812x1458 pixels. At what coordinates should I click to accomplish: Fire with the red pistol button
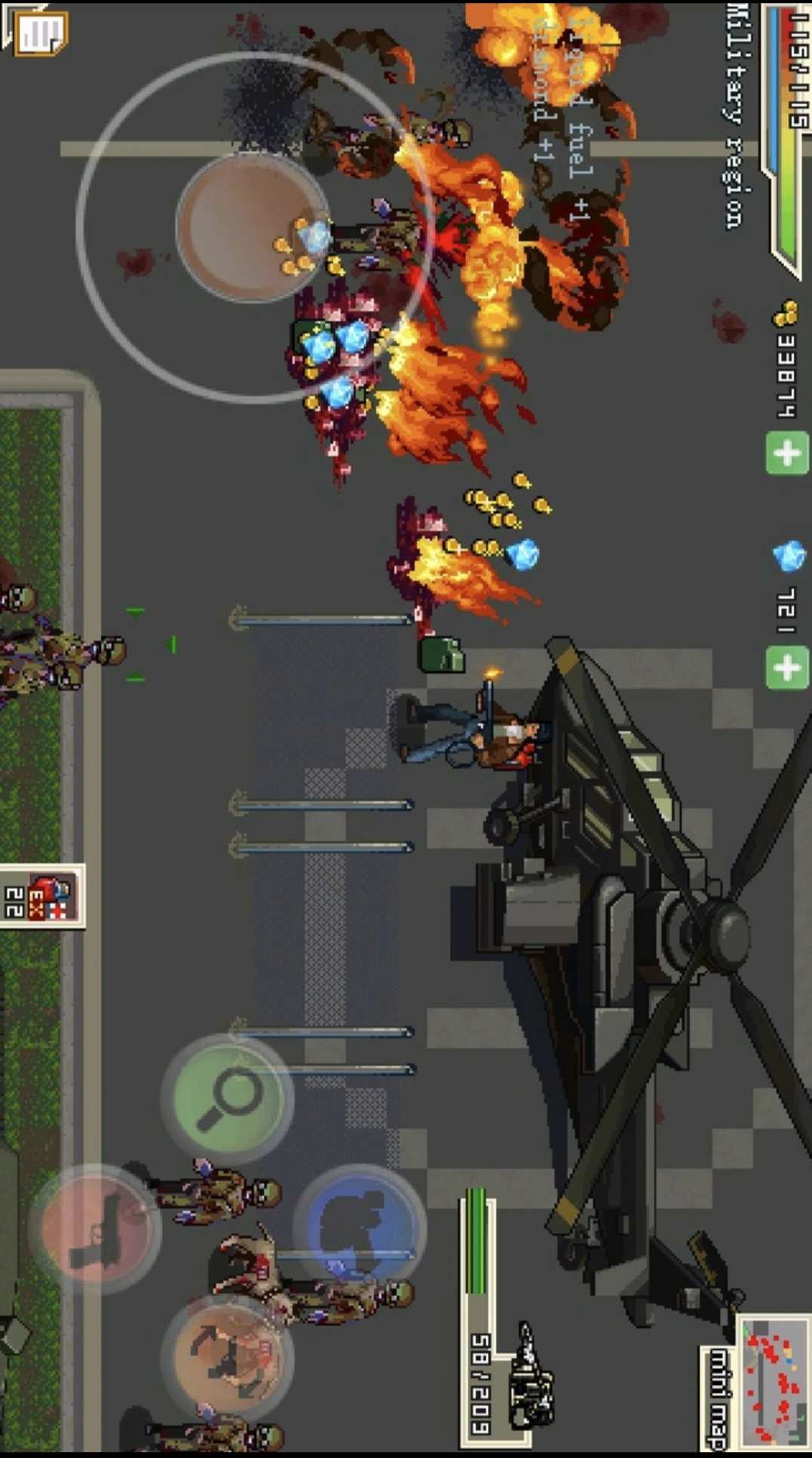95,1229
